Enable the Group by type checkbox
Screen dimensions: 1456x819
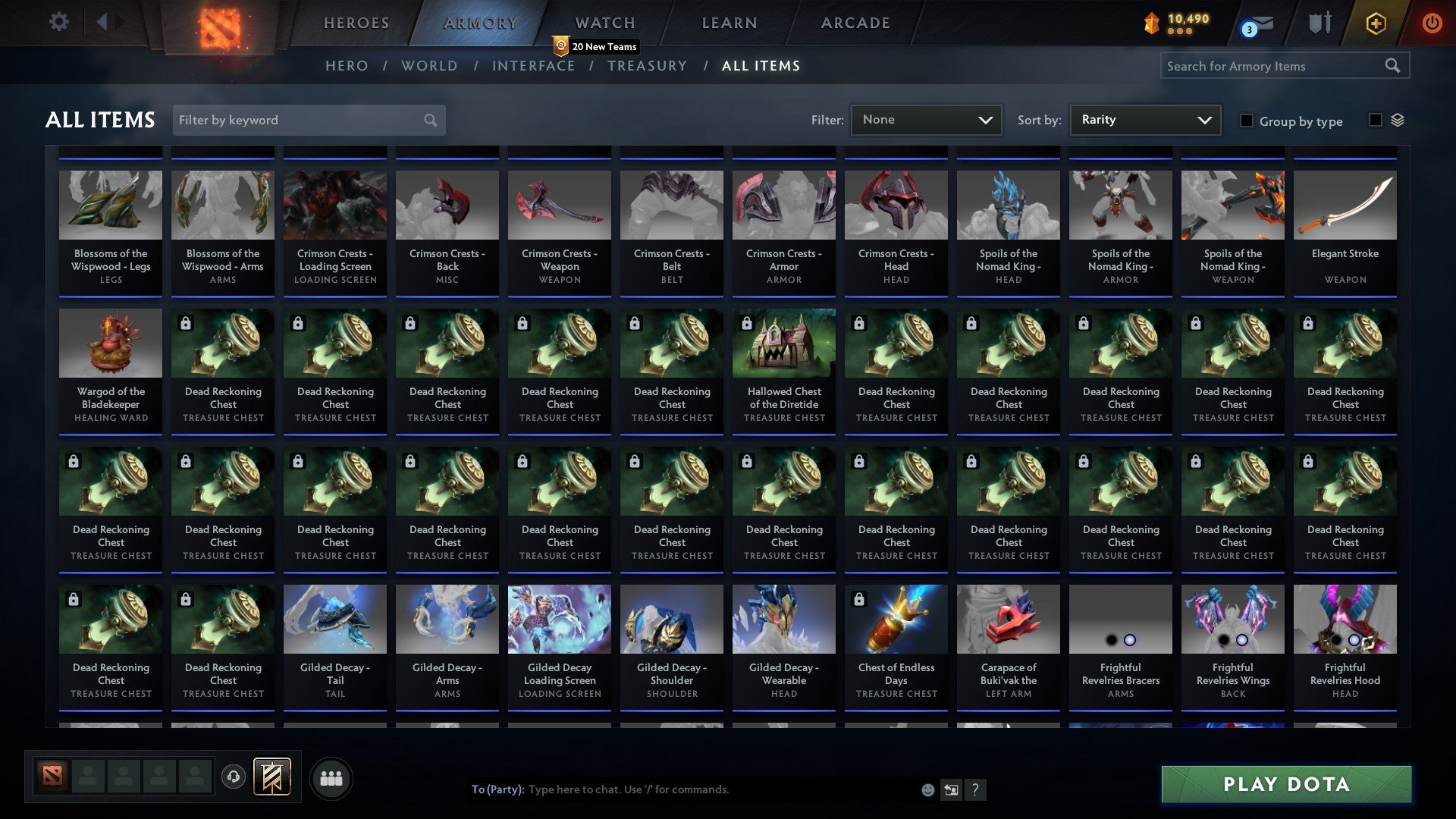1247,121
